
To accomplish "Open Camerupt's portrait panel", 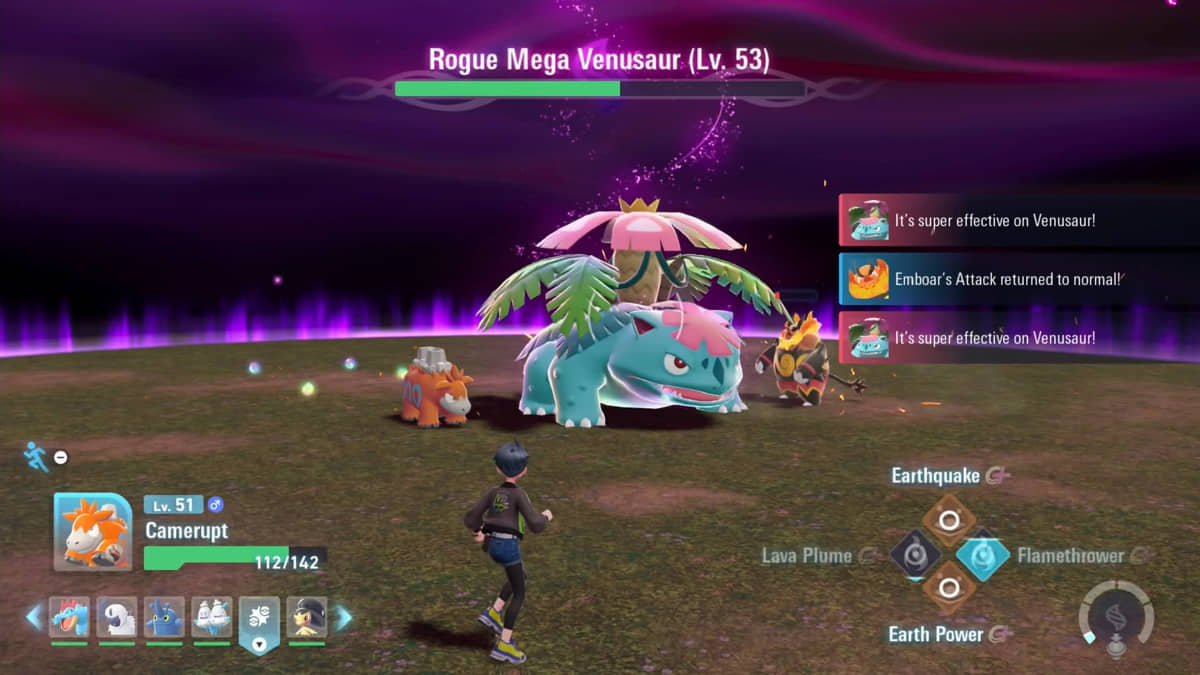I will [92, 532].
